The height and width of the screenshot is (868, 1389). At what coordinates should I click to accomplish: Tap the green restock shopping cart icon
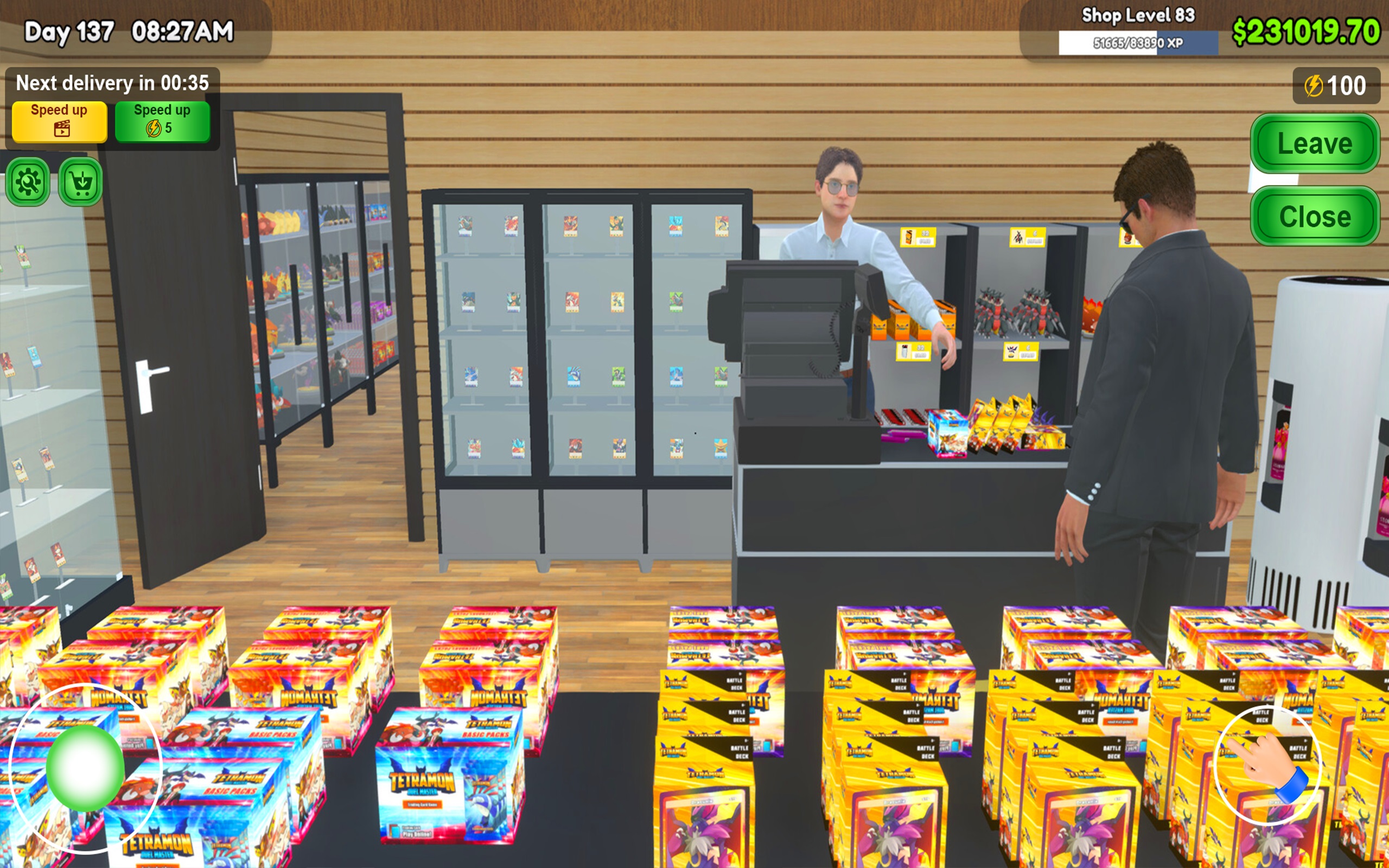click(79, 182)
